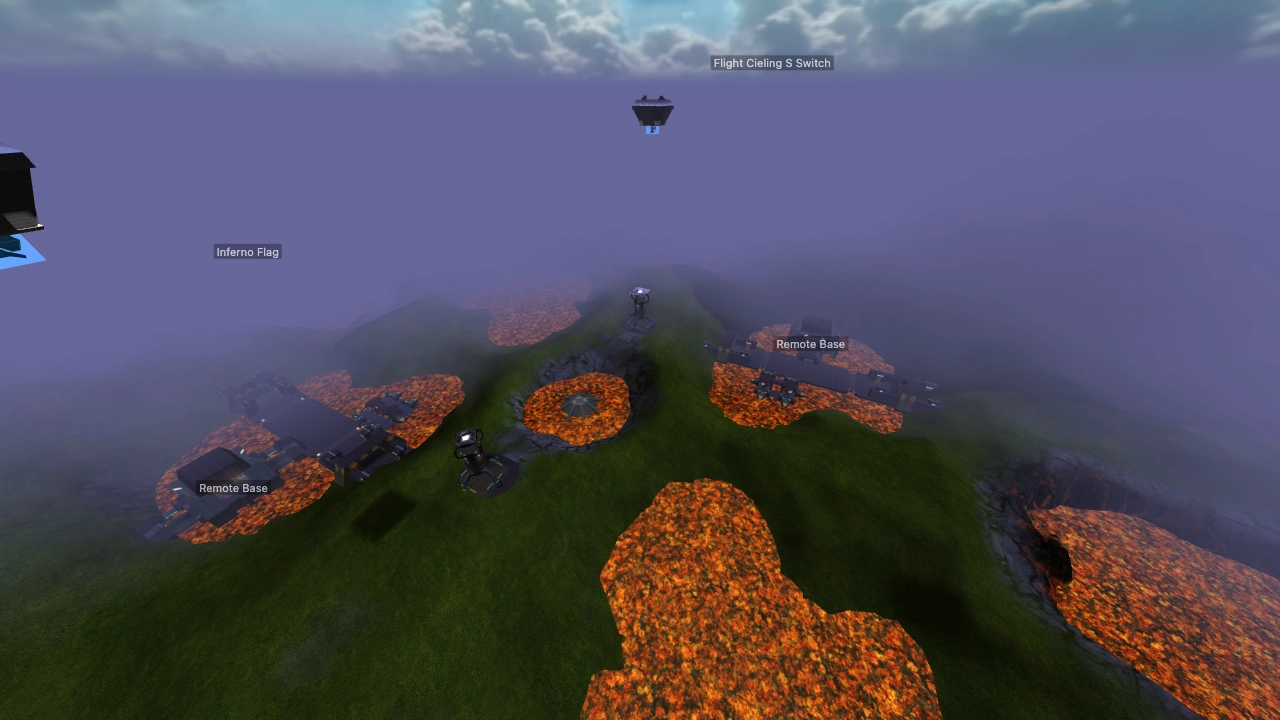Select the left Remote Base label
The height and width of the screenshot is (720, 1280).
coord(232,487)
